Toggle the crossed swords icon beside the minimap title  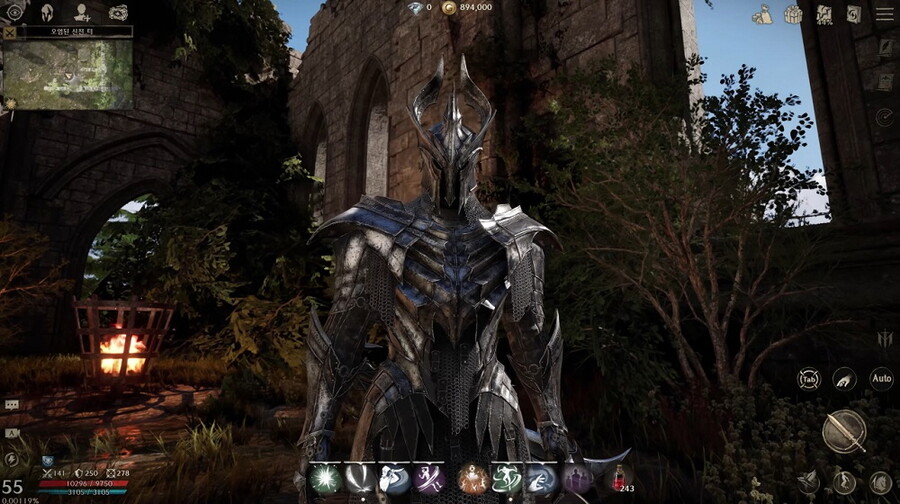pyautogui.click(x=10, y=32)
